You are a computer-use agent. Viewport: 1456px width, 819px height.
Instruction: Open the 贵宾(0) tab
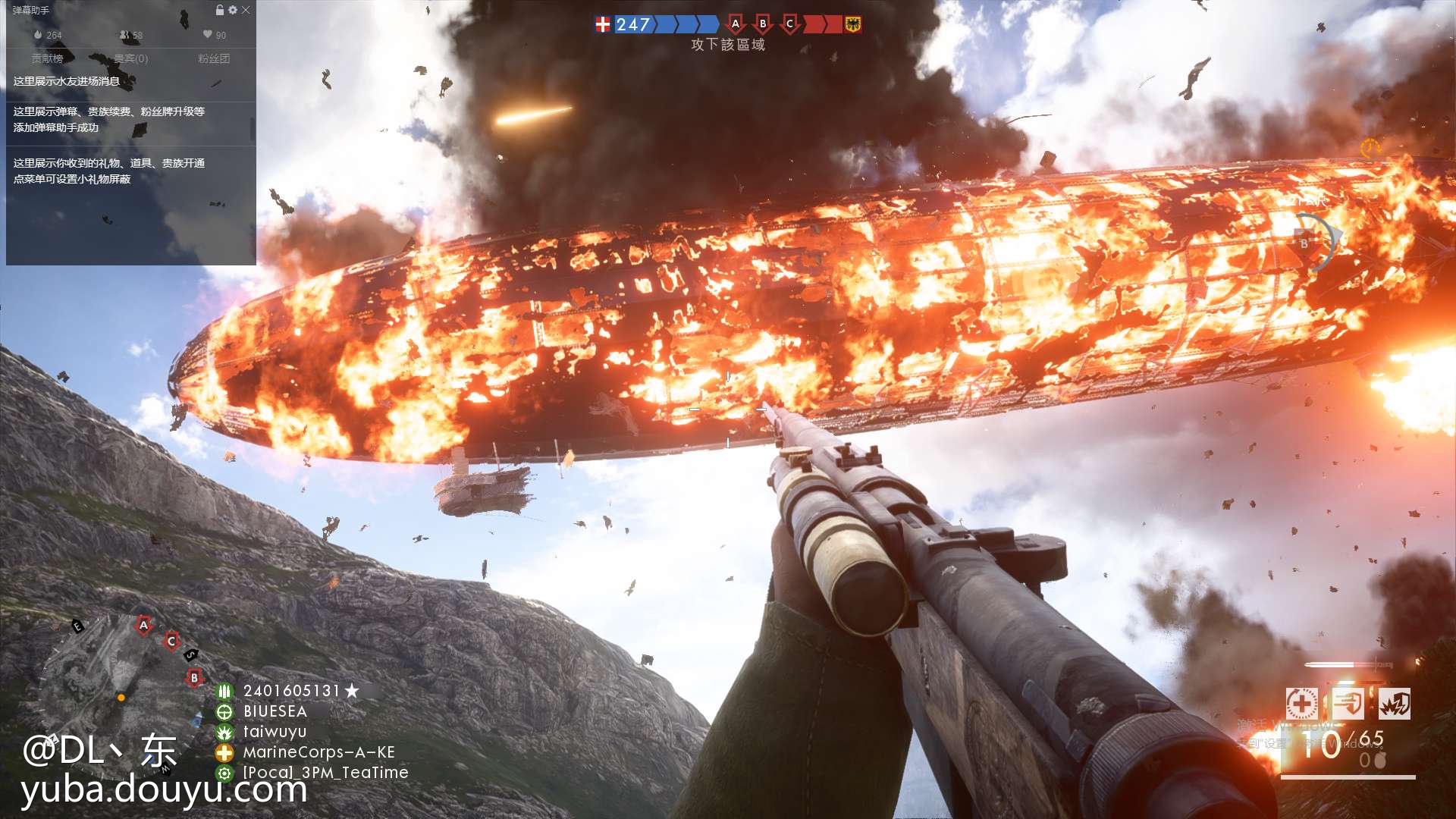tap(131, 58)
